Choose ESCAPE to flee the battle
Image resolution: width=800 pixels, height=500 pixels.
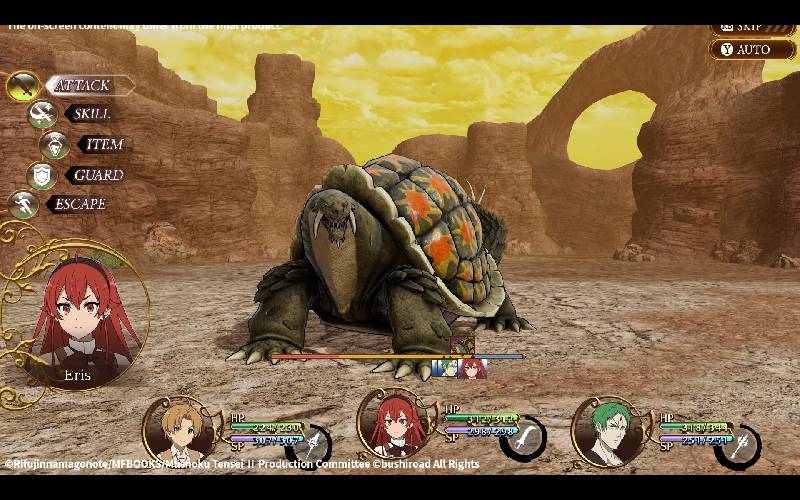[78, 204]
